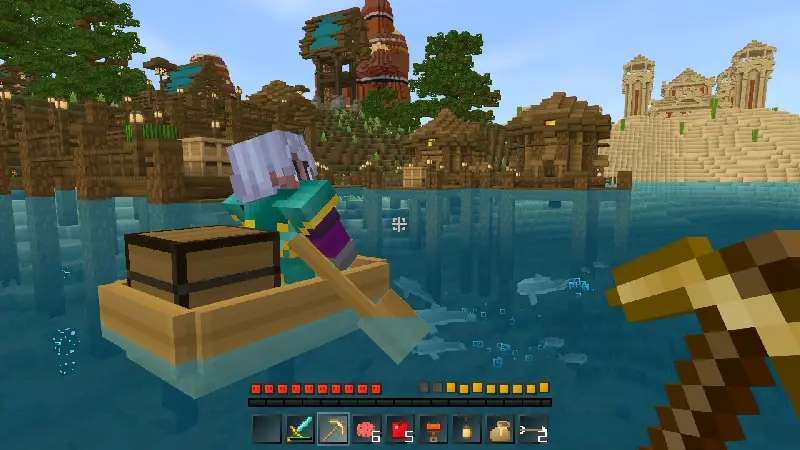Choose the bundle pouch hotbar slot
The width and height of the screenshot is (800, 450).
[499, 429]
